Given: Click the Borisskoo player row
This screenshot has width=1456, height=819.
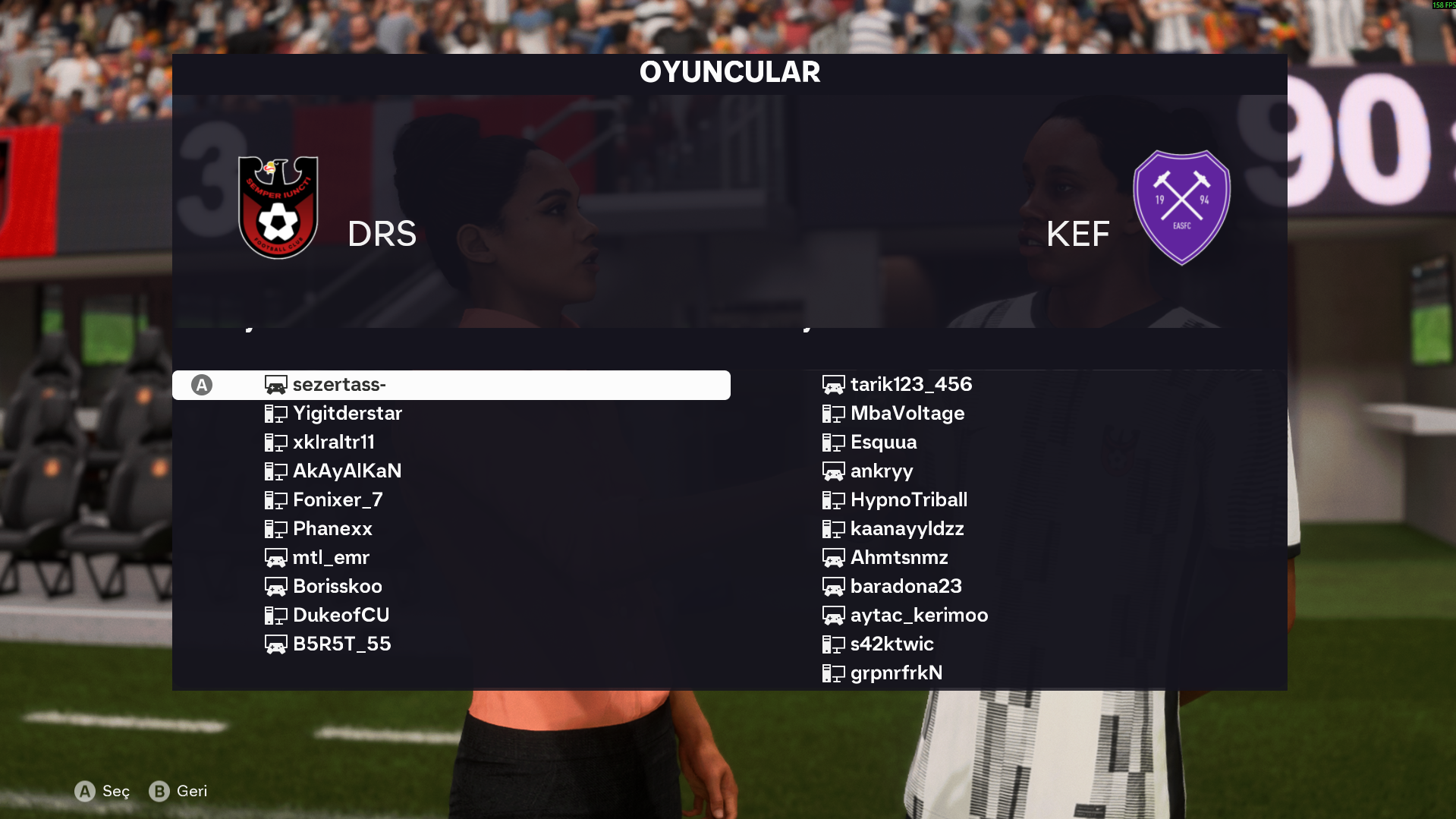Looking at the screenshot, I should coord(337,587).
